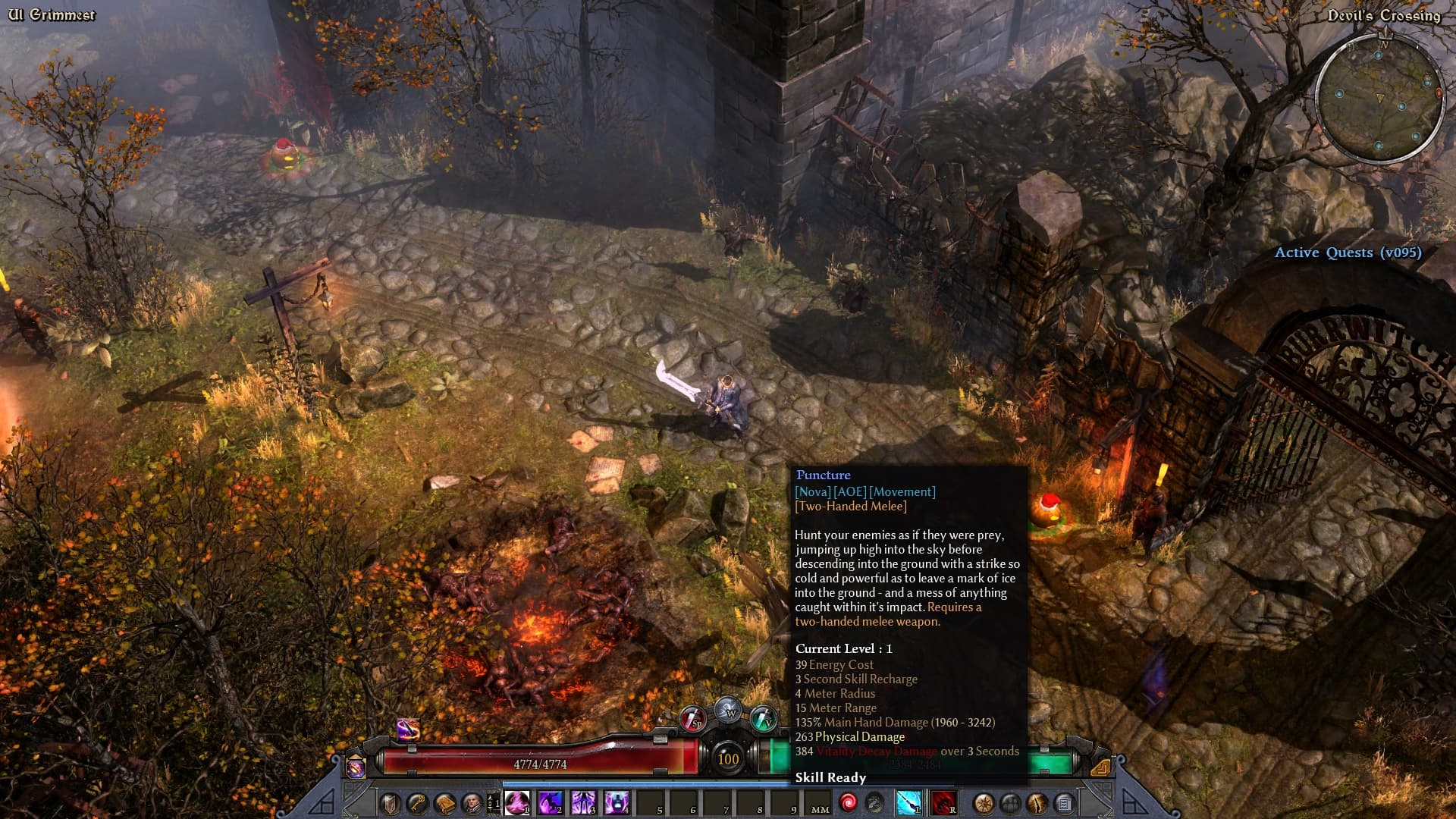This screenshot has height=819, width=1456.
Task: Activate the pink skill in slot 1
Action: coord(517,802)
